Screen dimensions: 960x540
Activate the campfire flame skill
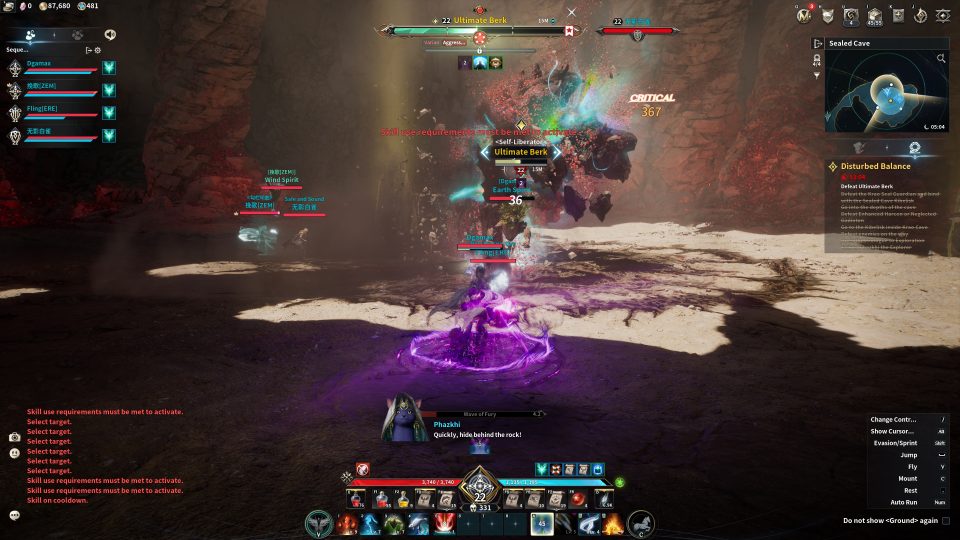(613, 523)
